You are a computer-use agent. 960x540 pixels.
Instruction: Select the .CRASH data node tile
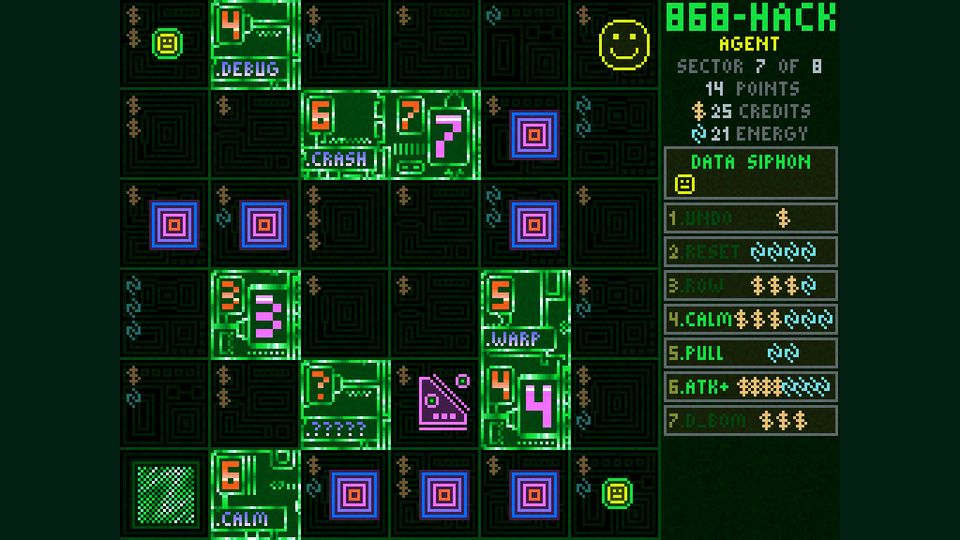tap(345, 134)
